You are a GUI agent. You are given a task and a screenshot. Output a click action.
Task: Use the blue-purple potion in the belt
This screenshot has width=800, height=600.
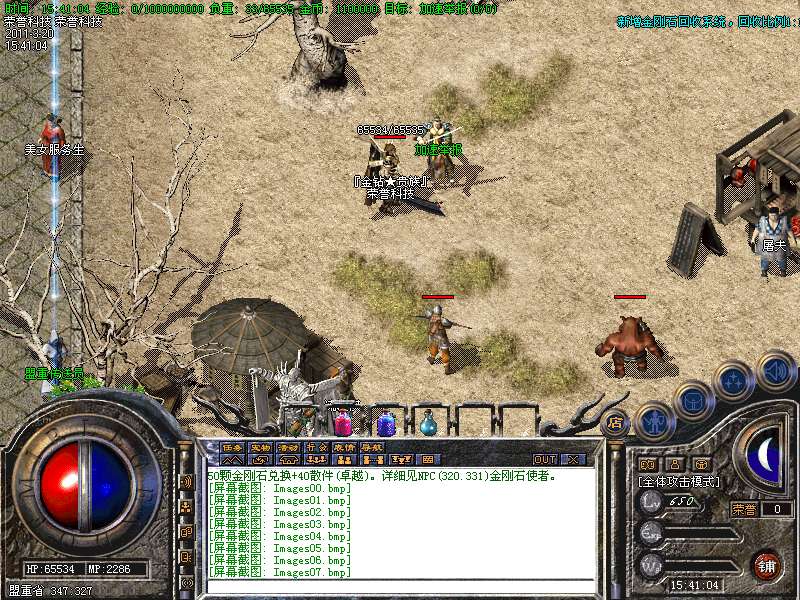click(x=386, y=424)
